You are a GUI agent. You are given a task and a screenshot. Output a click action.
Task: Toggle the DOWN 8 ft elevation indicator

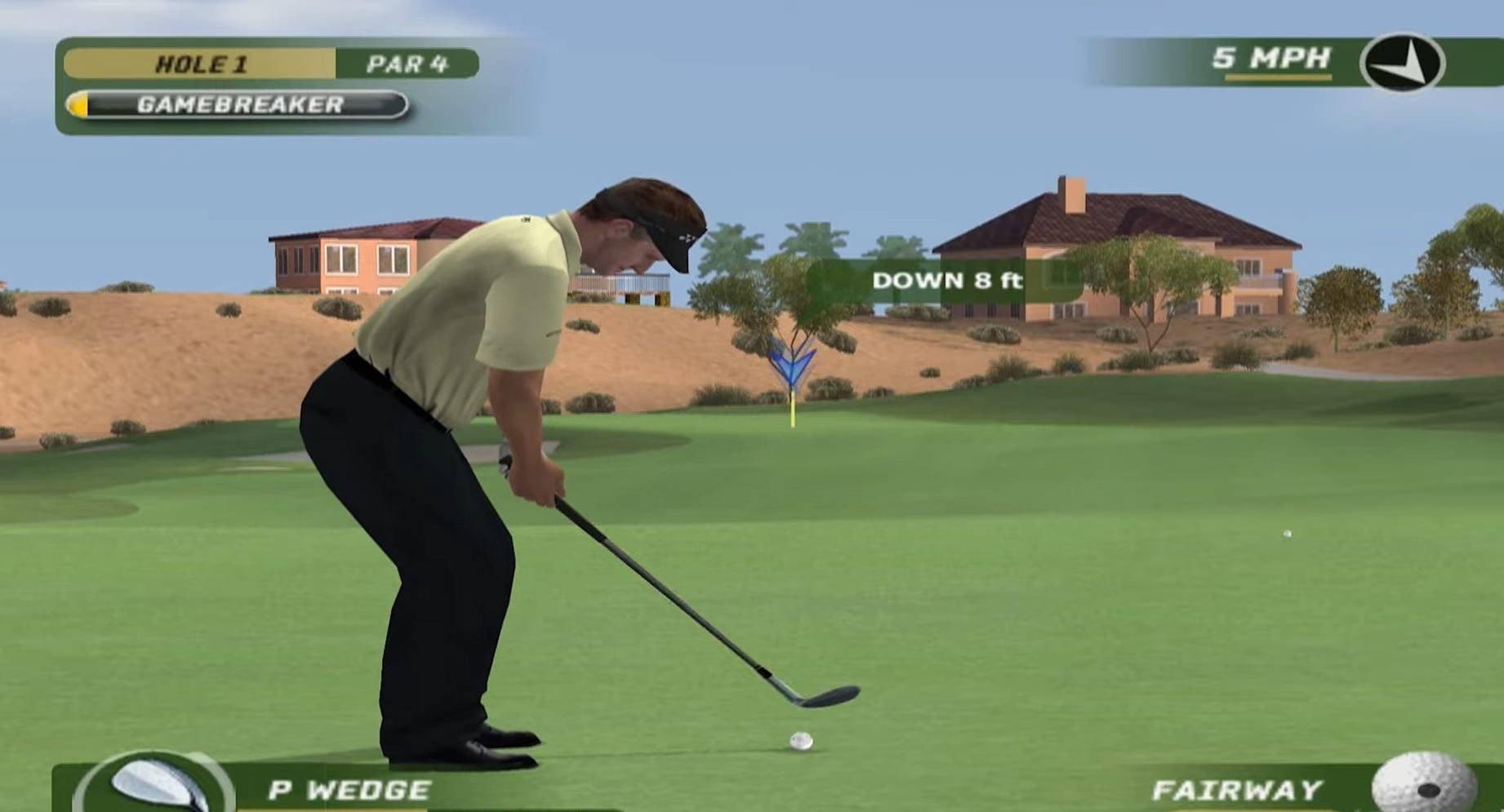[x=947, y=282]
